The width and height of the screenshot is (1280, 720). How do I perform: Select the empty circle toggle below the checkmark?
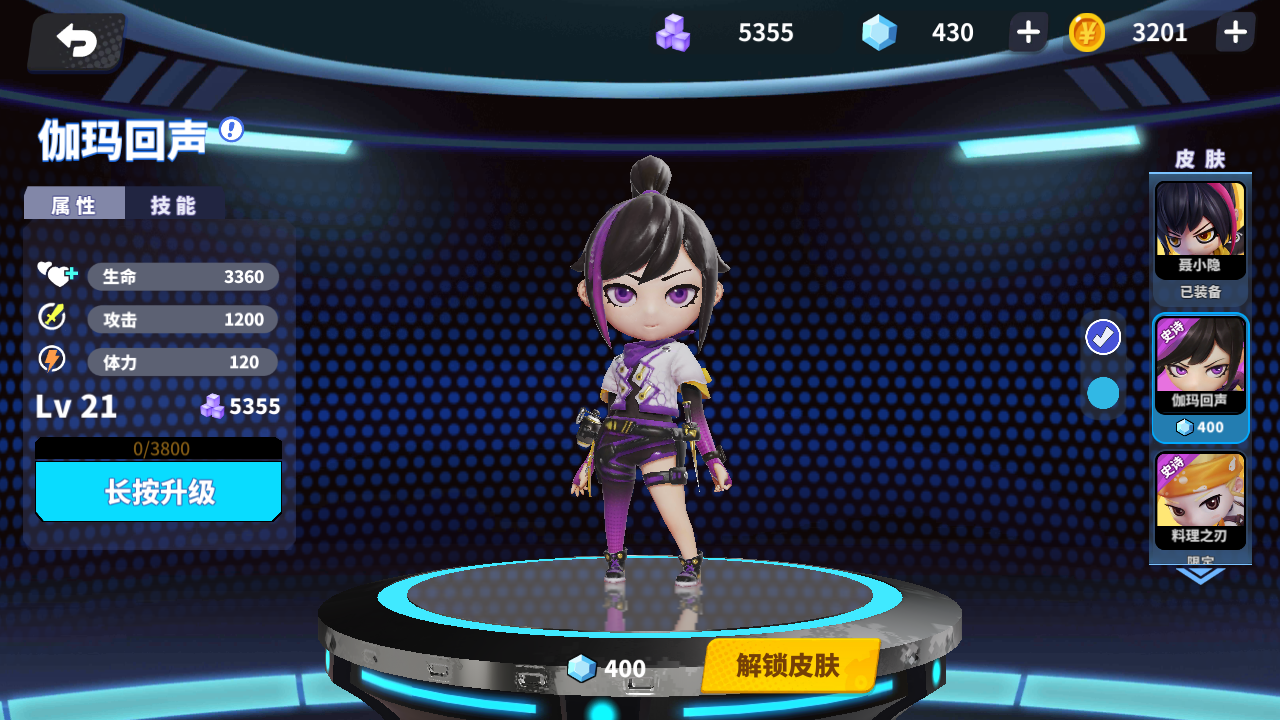coord(1102,393)
